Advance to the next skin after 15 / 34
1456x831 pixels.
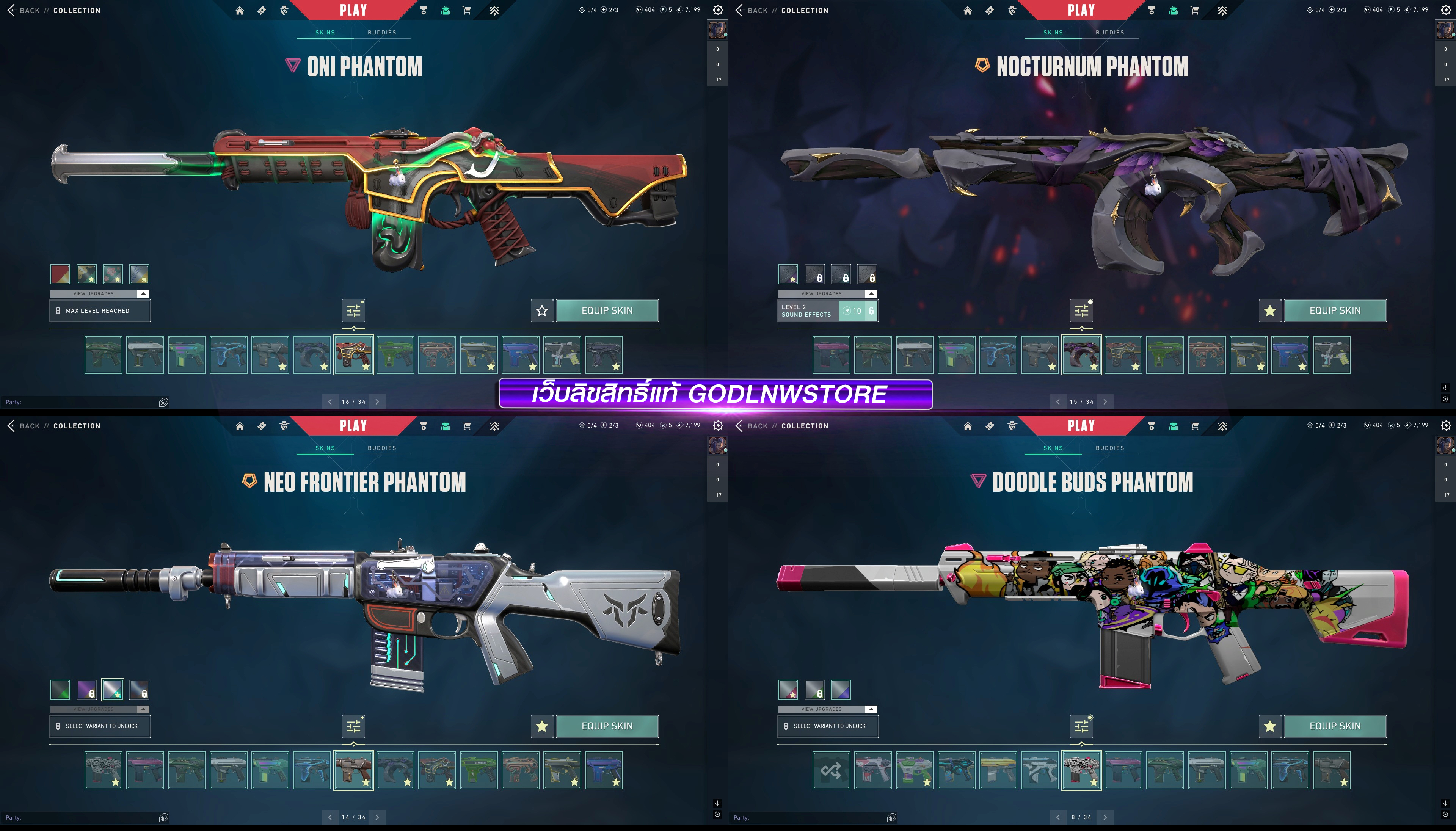1105,402
